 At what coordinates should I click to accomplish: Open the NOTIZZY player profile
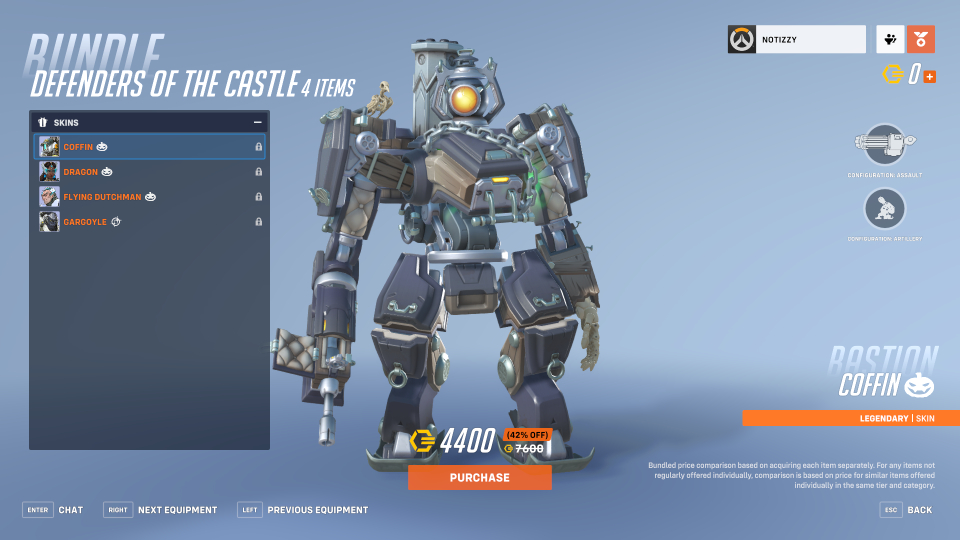796,40
